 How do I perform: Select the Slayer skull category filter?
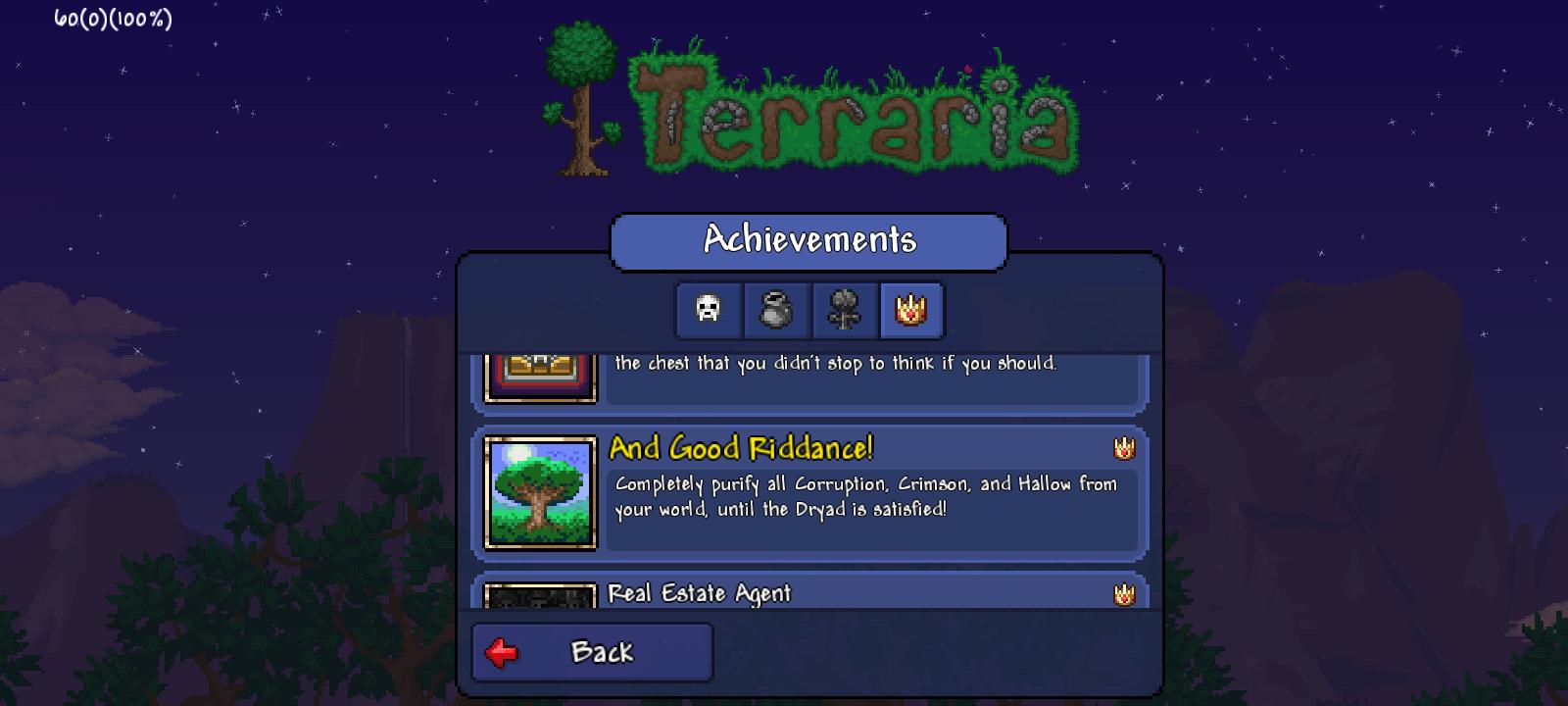tap(708, 311)
